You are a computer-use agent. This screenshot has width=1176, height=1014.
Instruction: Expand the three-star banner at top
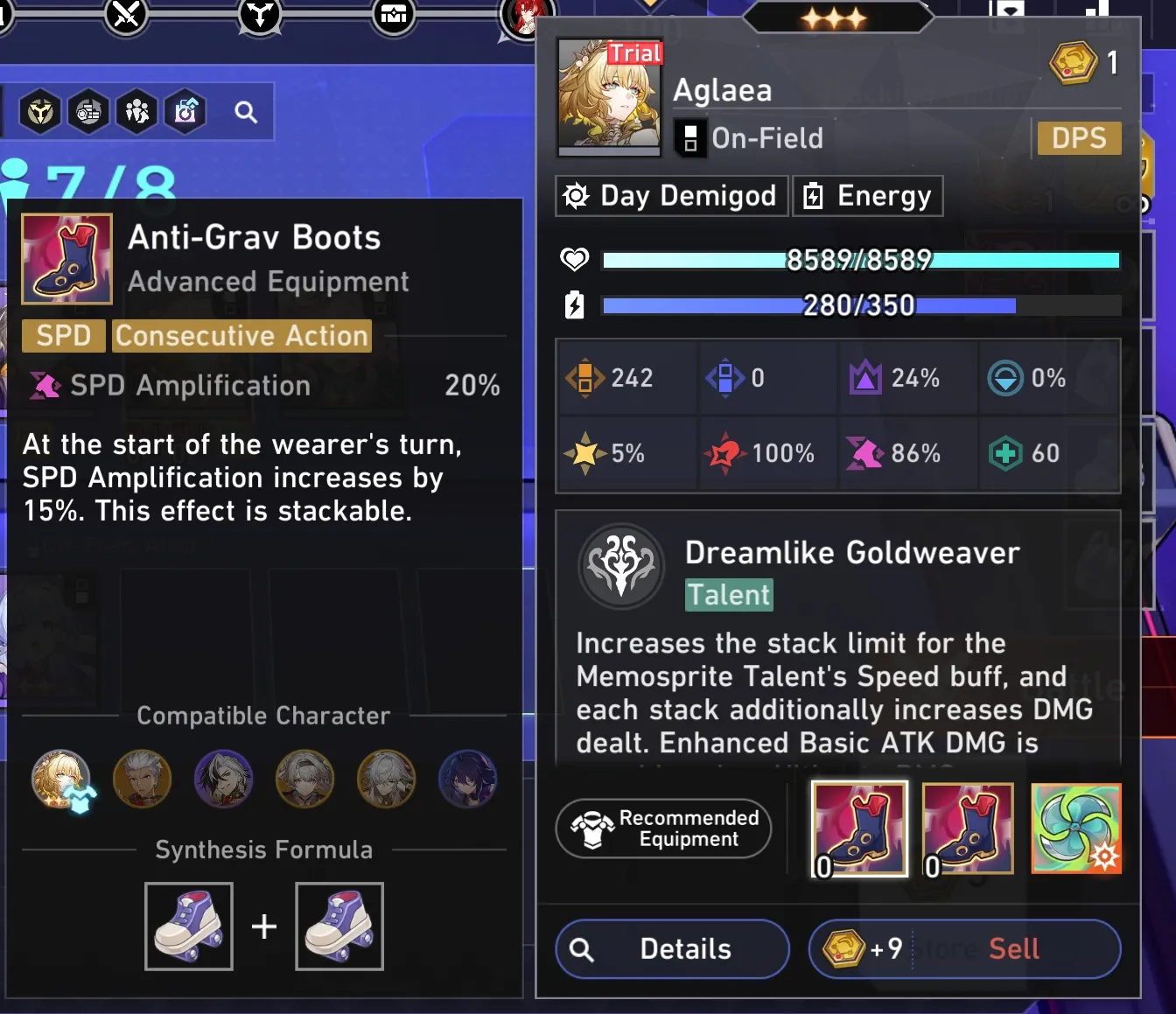pyautogui.click(x=837, y=15)
